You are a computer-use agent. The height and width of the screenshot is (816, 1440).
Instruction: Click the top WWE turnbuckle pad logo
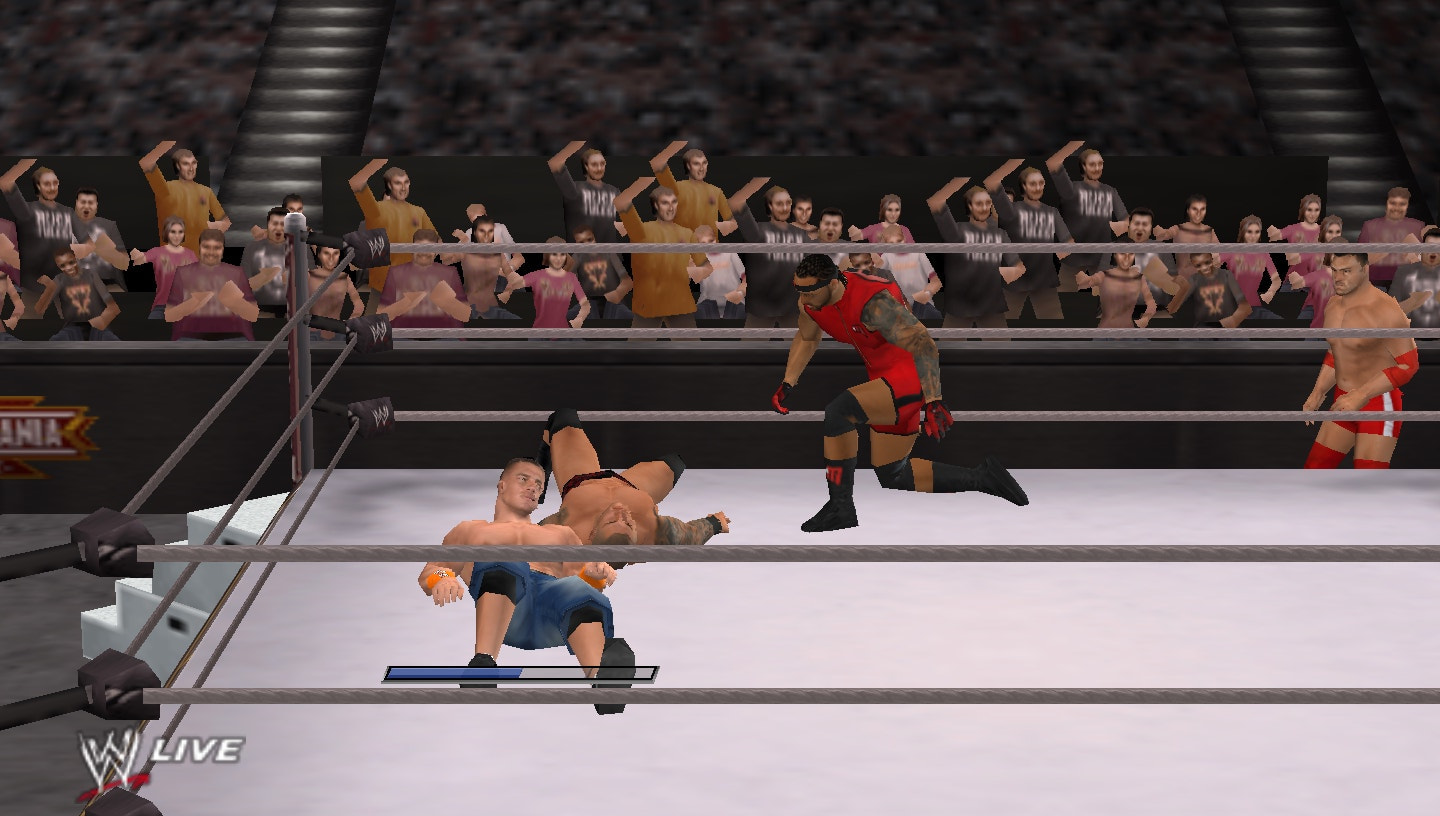375,245
